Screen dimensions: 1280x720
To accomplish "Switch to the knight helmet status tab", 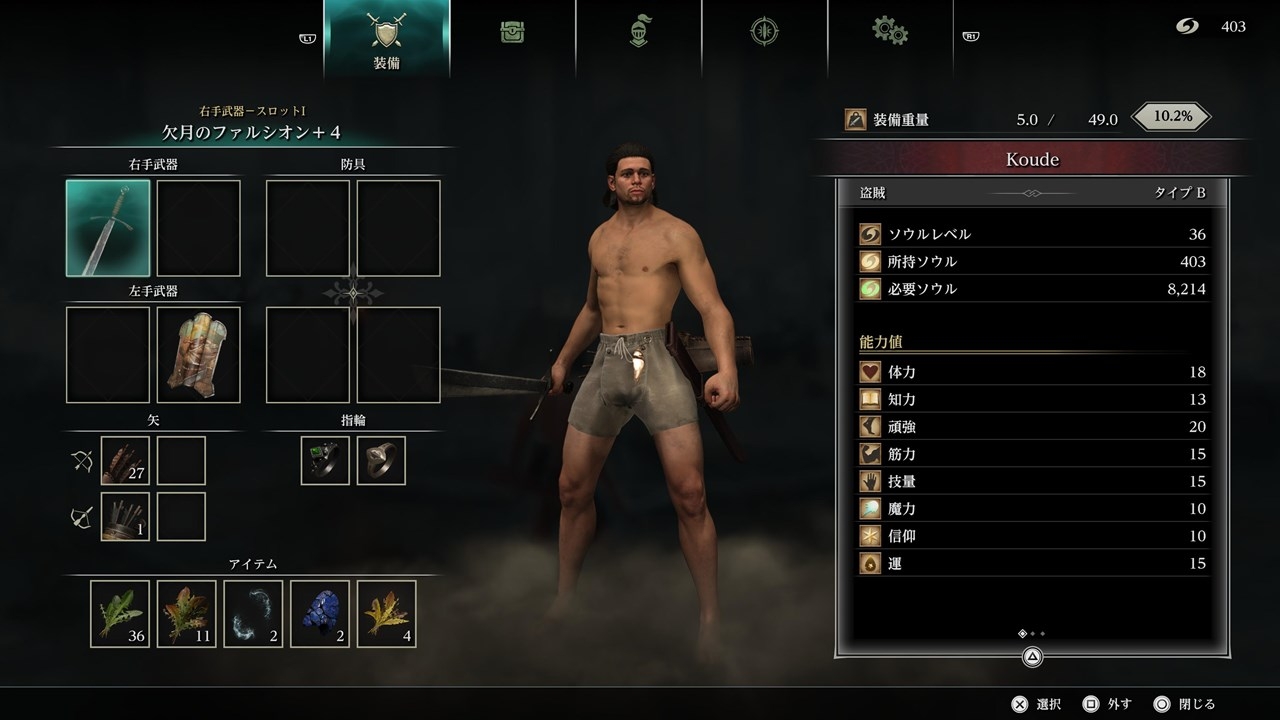I will (x=638, y=32).
